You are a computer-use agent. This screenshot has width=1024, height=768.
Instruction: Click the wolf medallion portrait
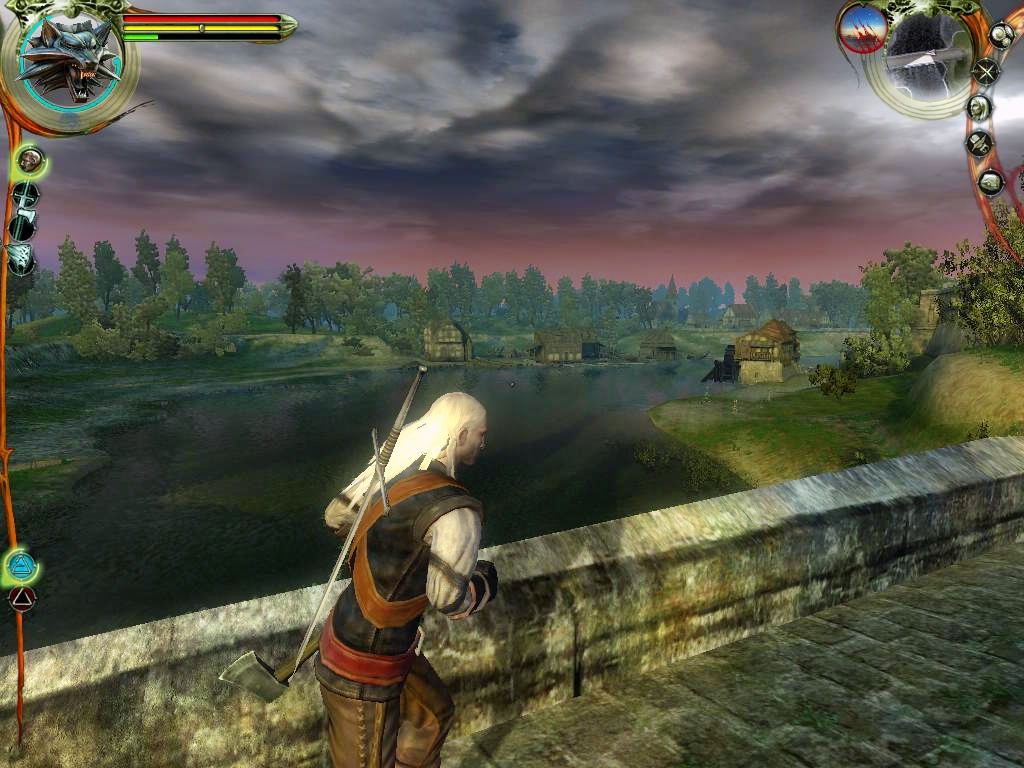67,62
